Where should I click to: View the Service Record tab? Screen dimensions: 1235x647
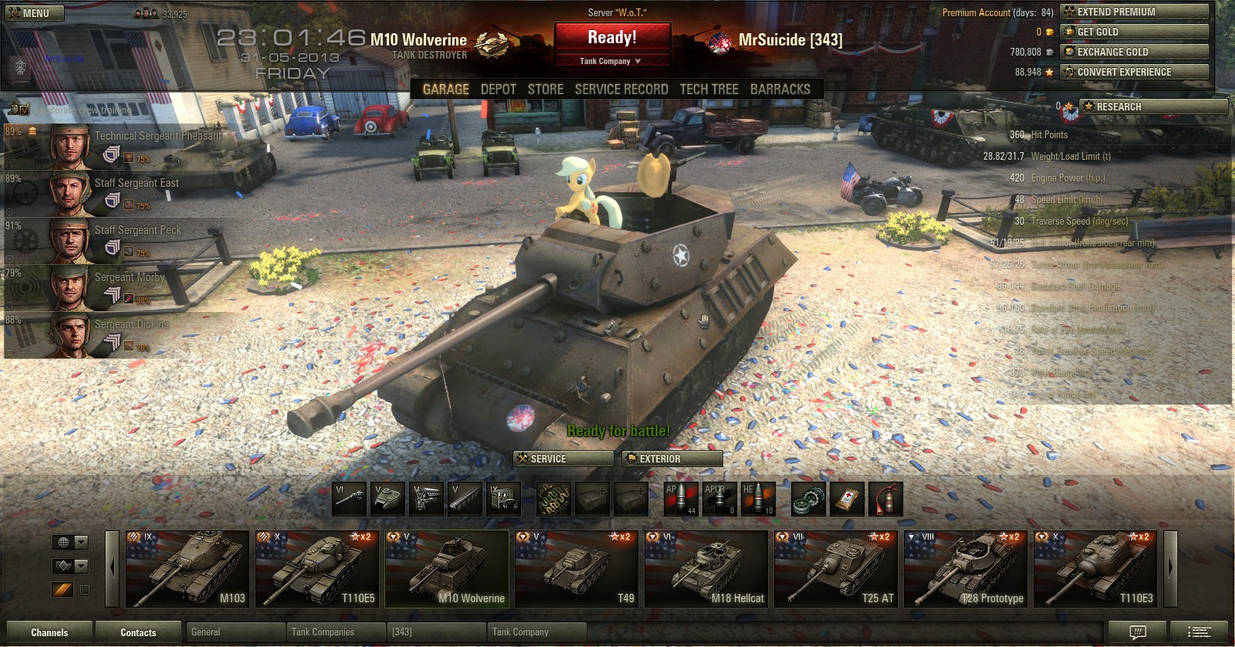coord(621,89)
